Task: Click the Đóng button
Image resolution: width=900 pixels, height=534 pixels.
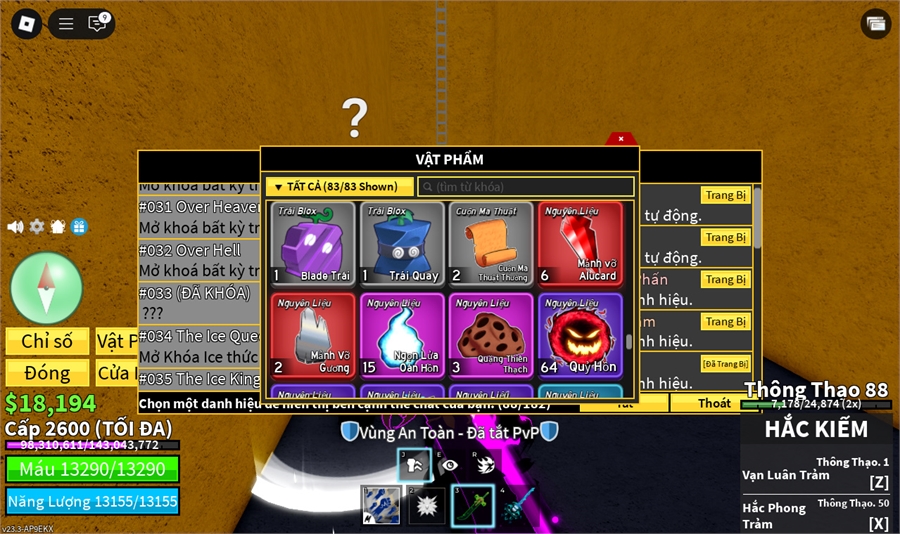Action: click(x=47, y=373)
